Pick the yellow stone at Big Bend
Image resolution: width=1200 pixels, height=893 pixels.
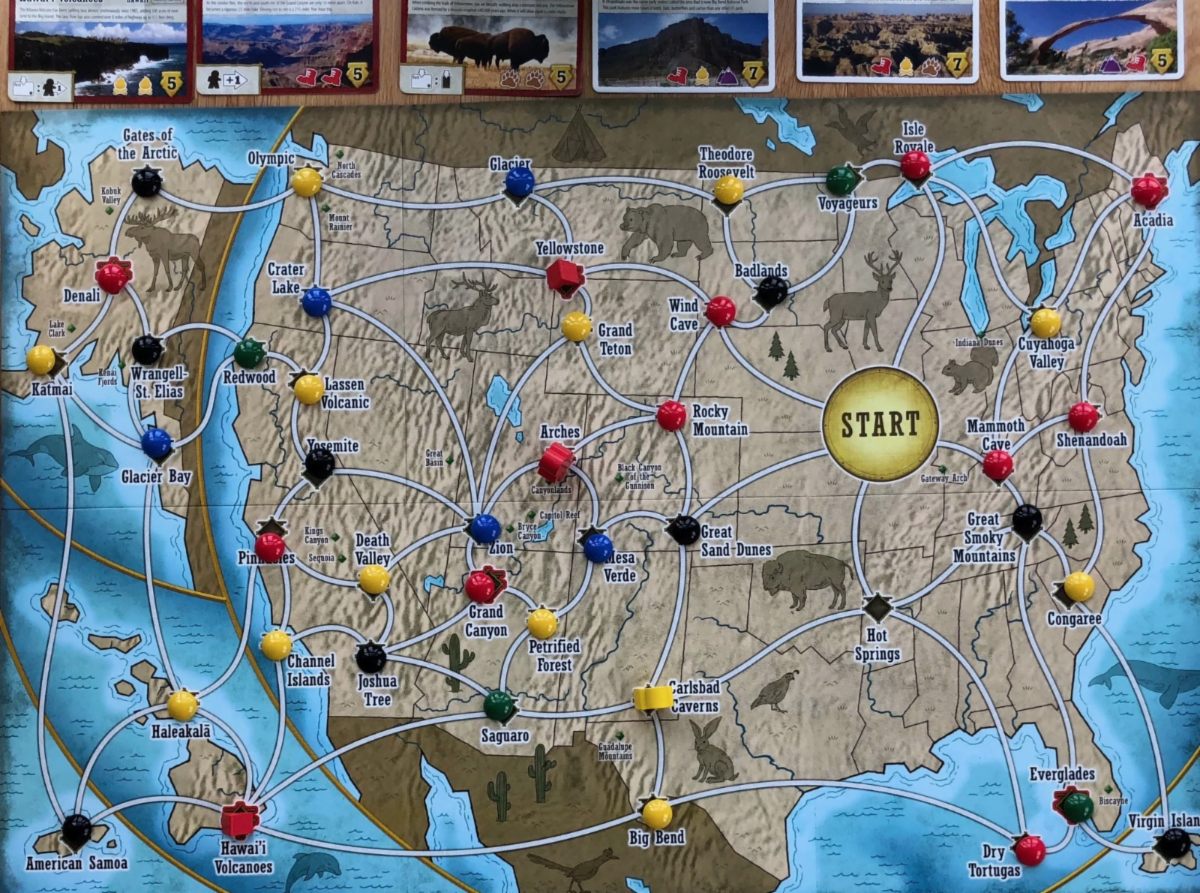(657, 813)
